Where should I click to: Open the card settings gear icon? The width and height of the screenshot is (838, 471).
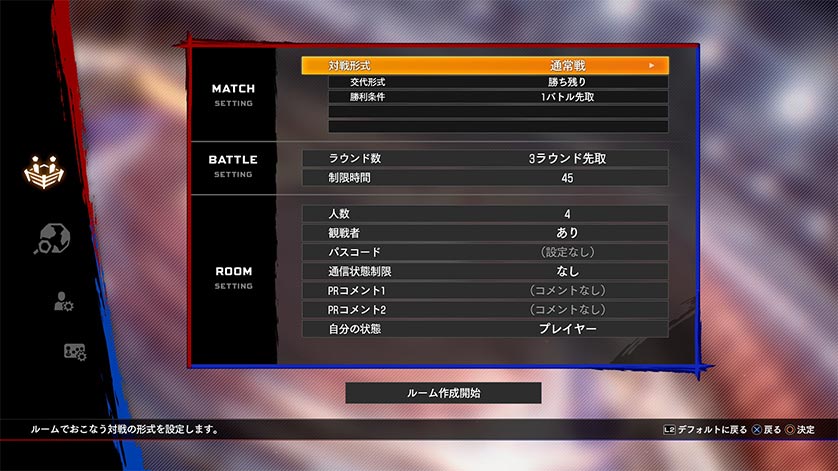(x=74, y=352)
